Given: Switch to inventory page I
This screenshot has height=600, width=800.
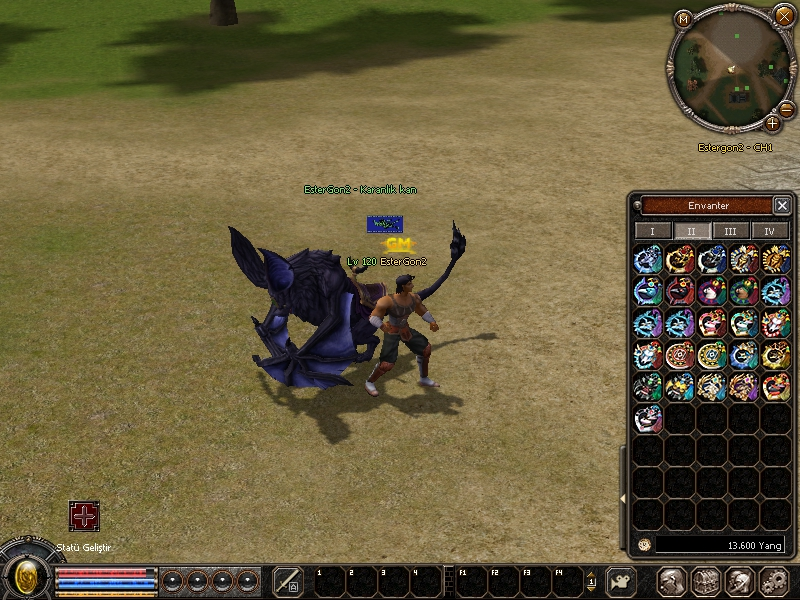Looking at the screenshot, I should (x=653, y=231).
